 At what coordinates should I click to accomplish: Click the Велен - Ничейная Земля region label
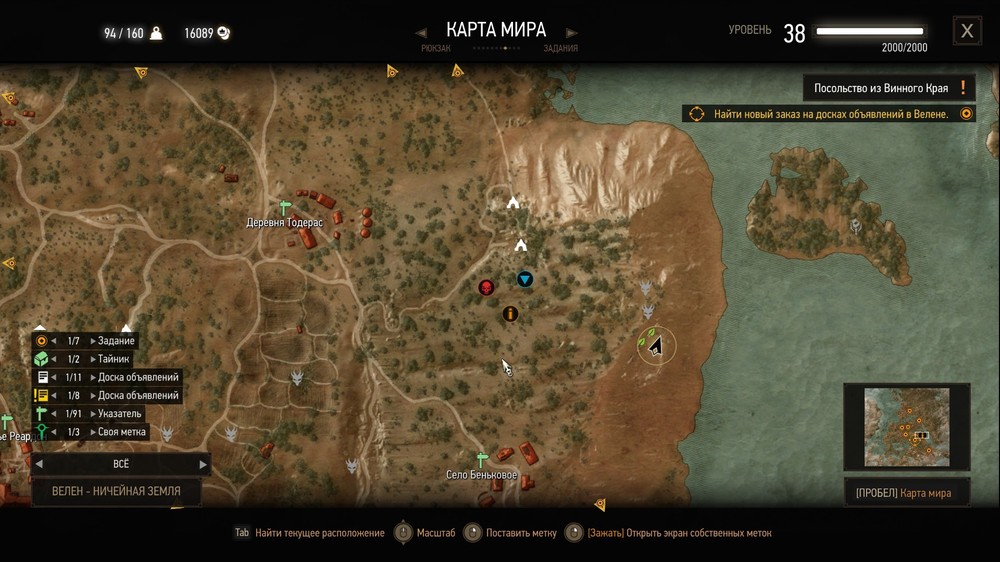[117, 491]
